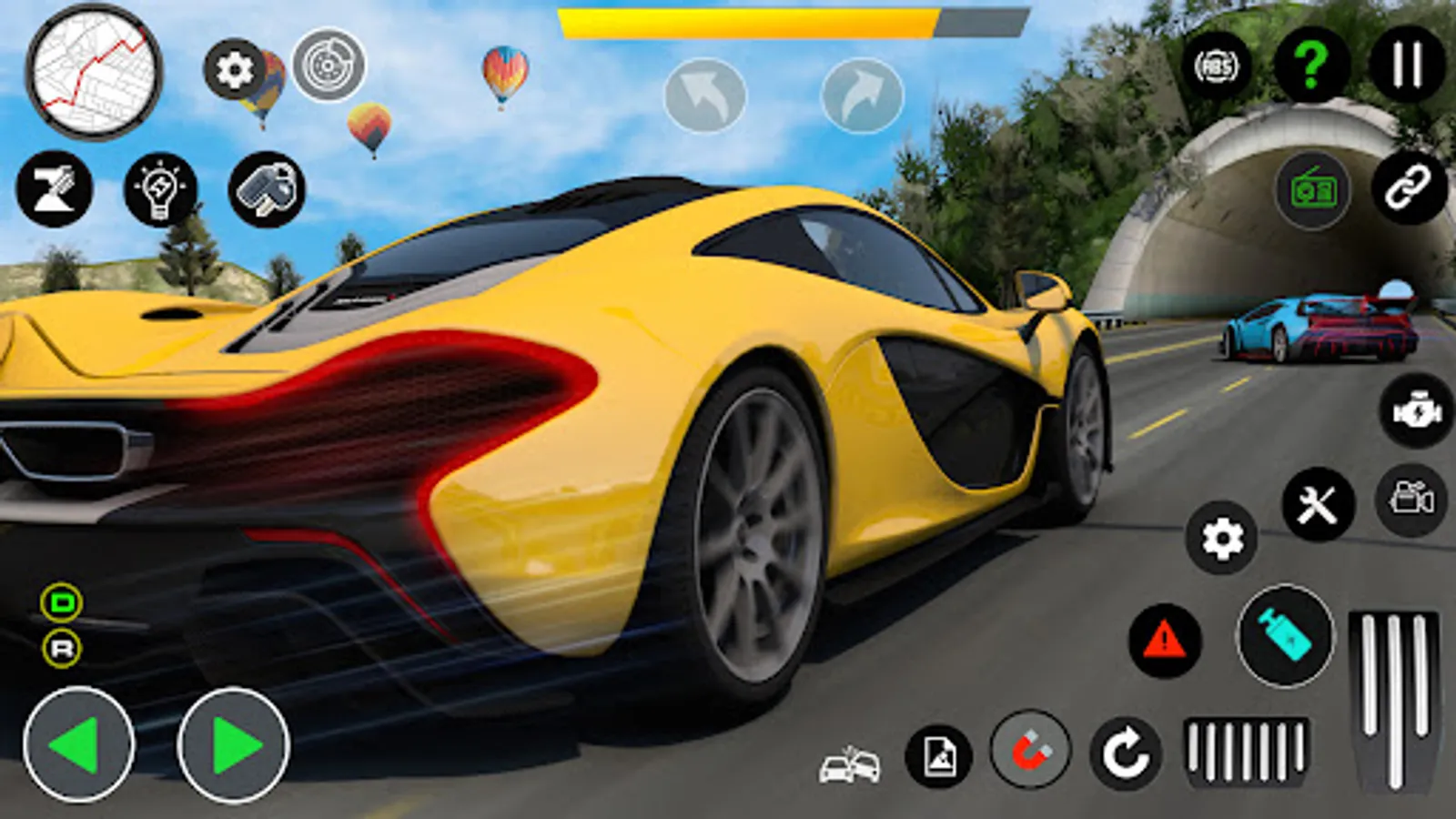Steer left with the green arrow

[x=78, y=744]
